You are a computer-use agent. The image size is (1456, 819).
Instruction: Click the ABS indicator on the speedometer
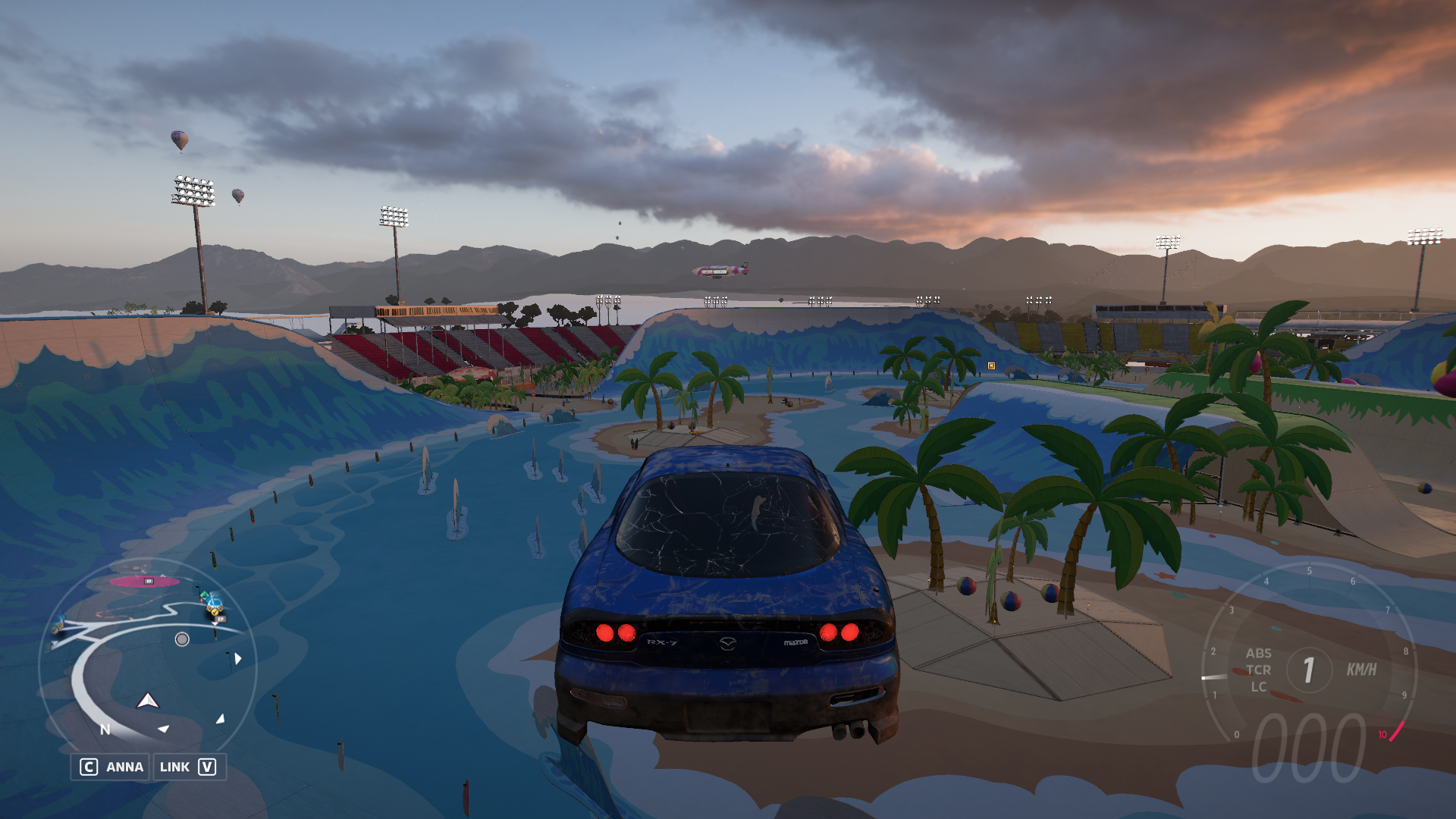pos(1259,653)
